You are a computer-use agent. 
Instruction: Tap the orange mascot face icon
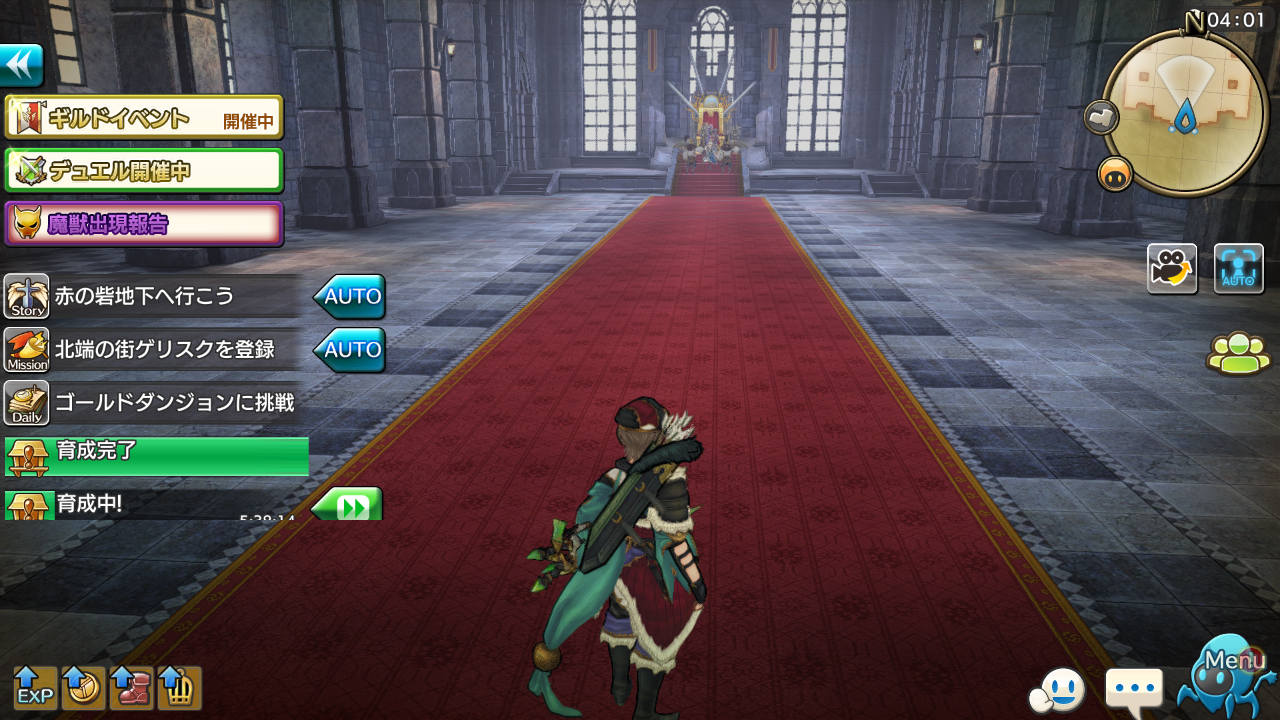pyautogui.click(x=1115, y=174)
